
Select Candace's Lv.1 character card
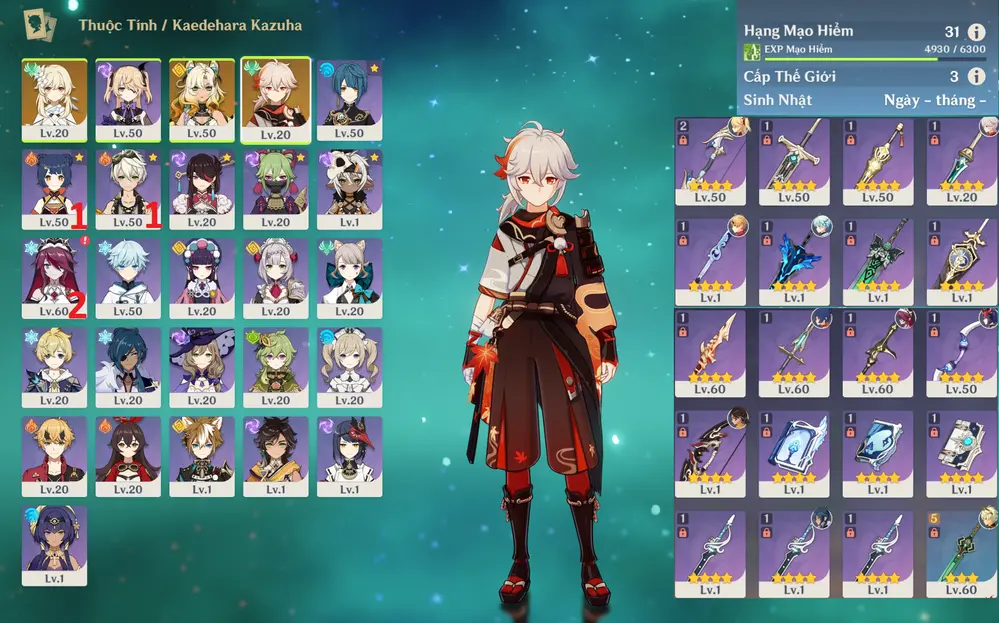tap(54, 545)
